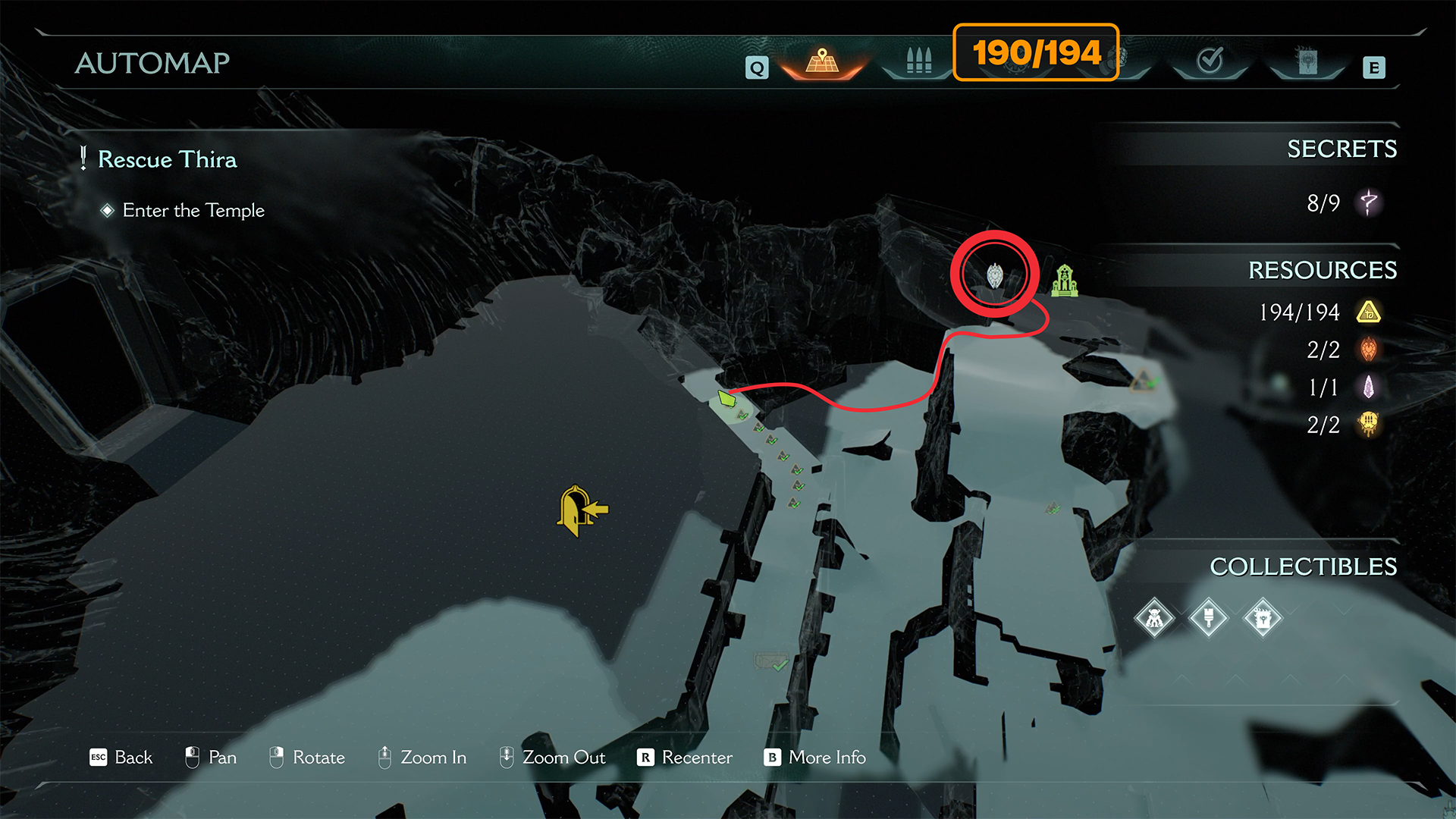Switch to the Automap tab

pyautogui.click(x=822, y=61)
